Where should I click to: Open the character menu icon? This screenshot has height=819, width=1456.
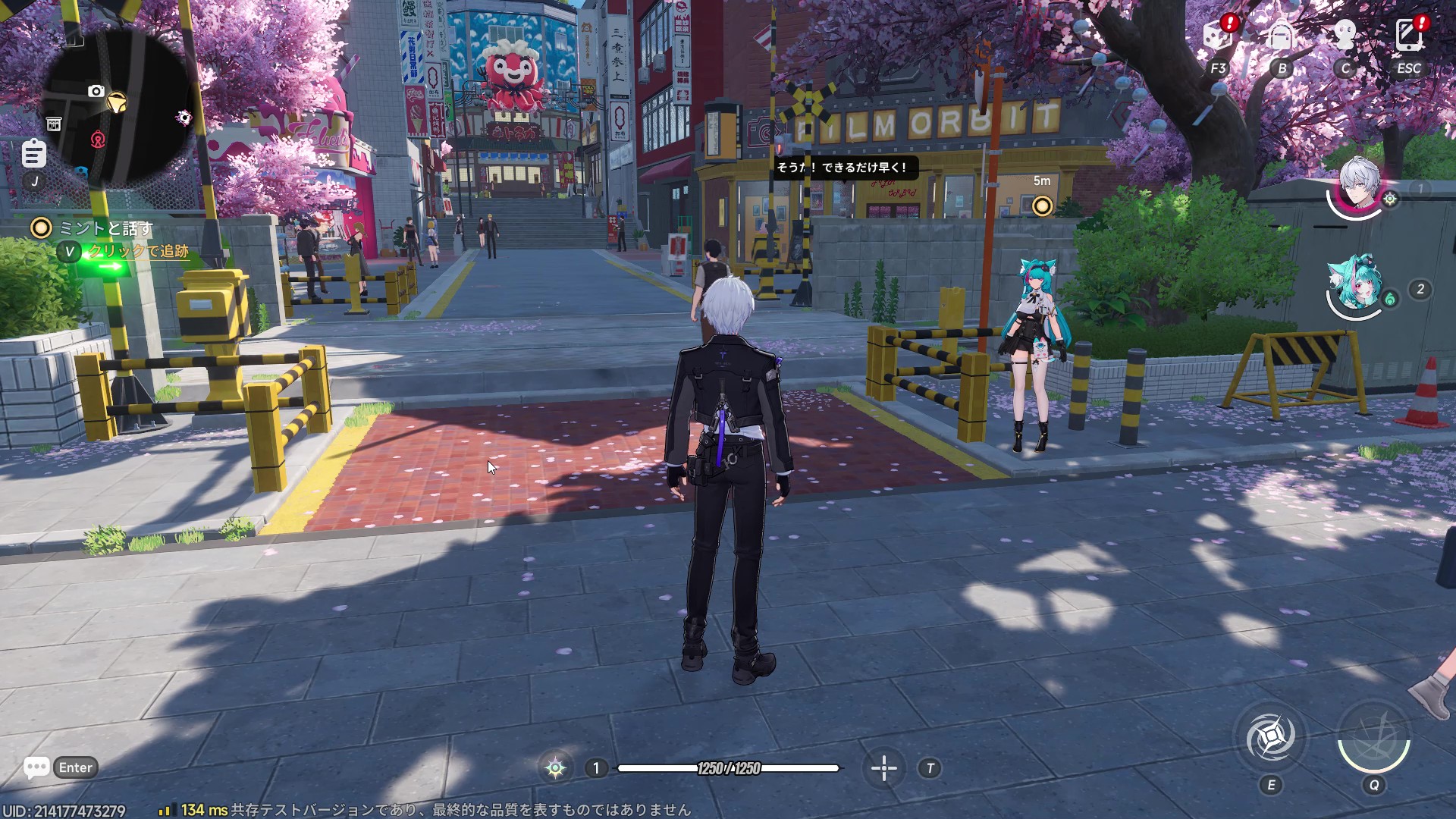click(x=1345, y=36)
